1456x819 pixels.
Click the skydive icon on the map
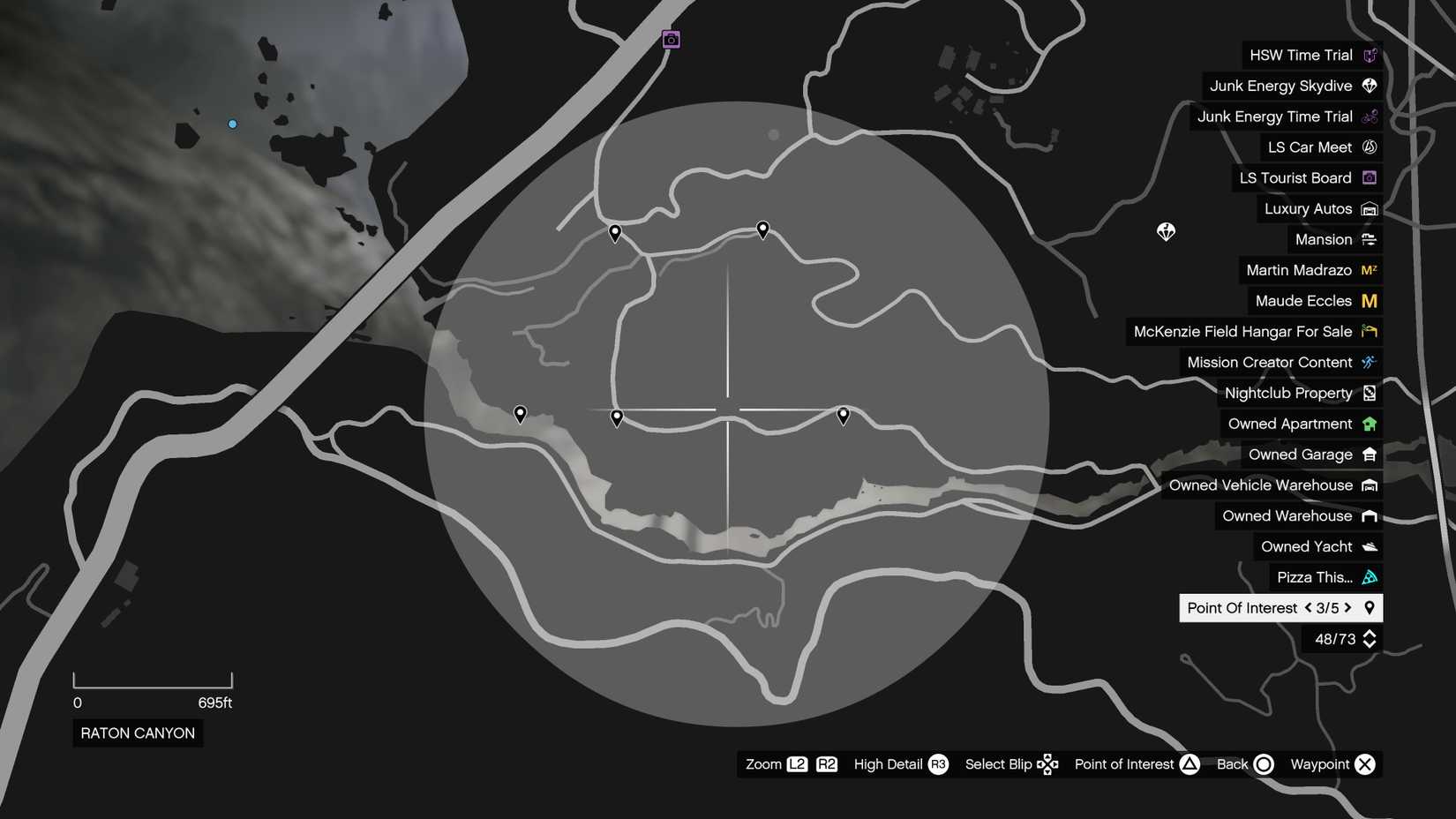1165,231
